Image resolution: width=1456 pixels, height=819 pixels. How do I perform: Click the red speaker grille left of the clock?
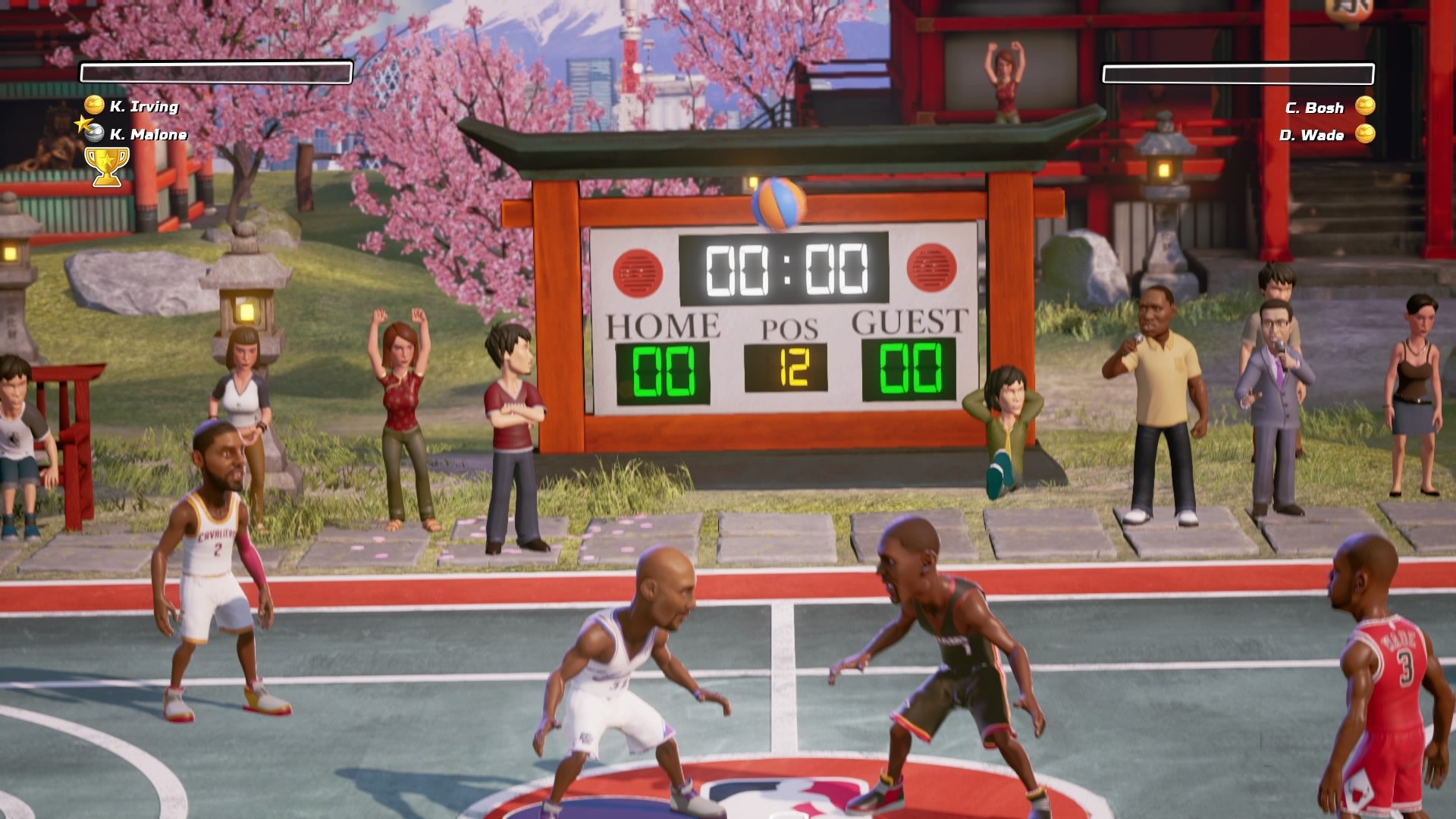[x=637, y=270]
